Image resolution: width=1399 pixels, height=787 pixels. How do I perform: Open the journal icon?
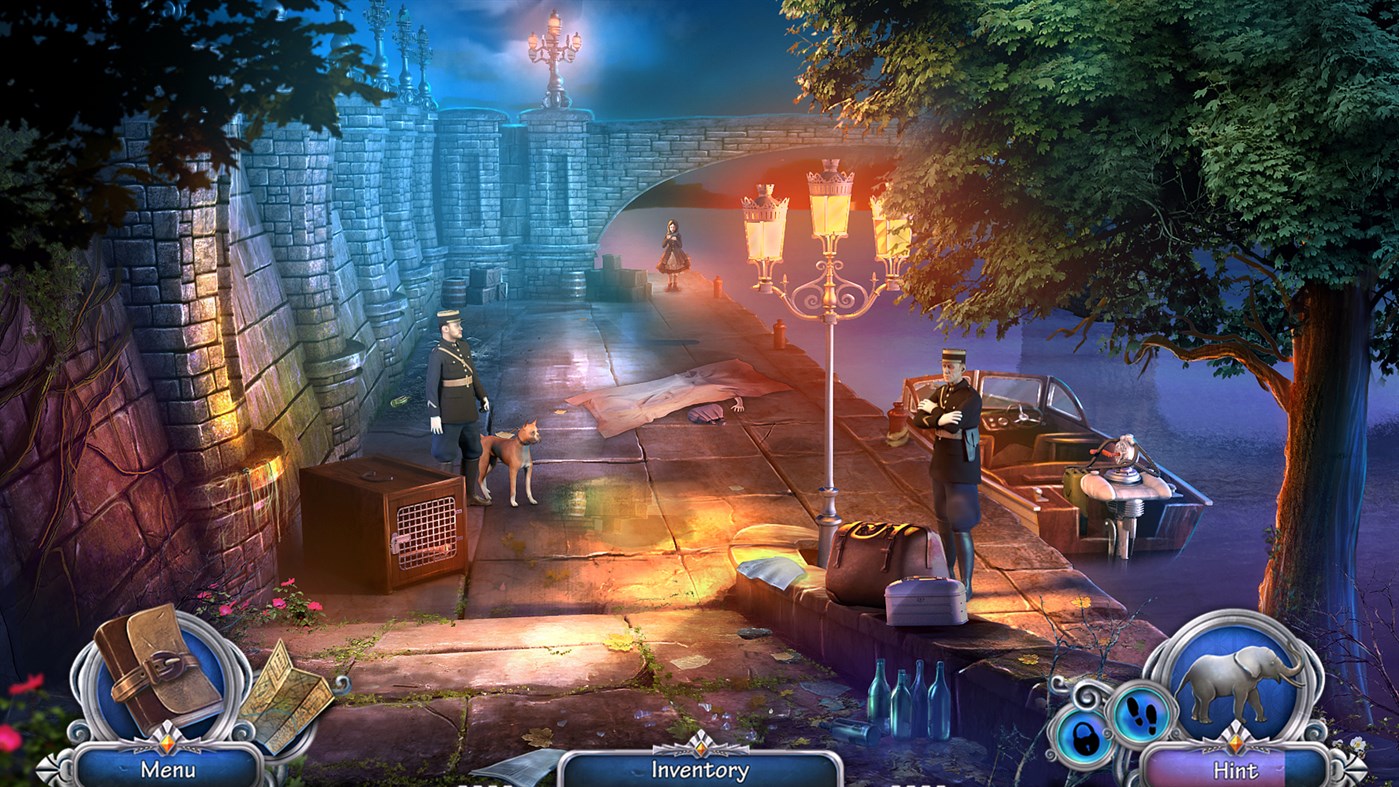click(x=158, y=669)
